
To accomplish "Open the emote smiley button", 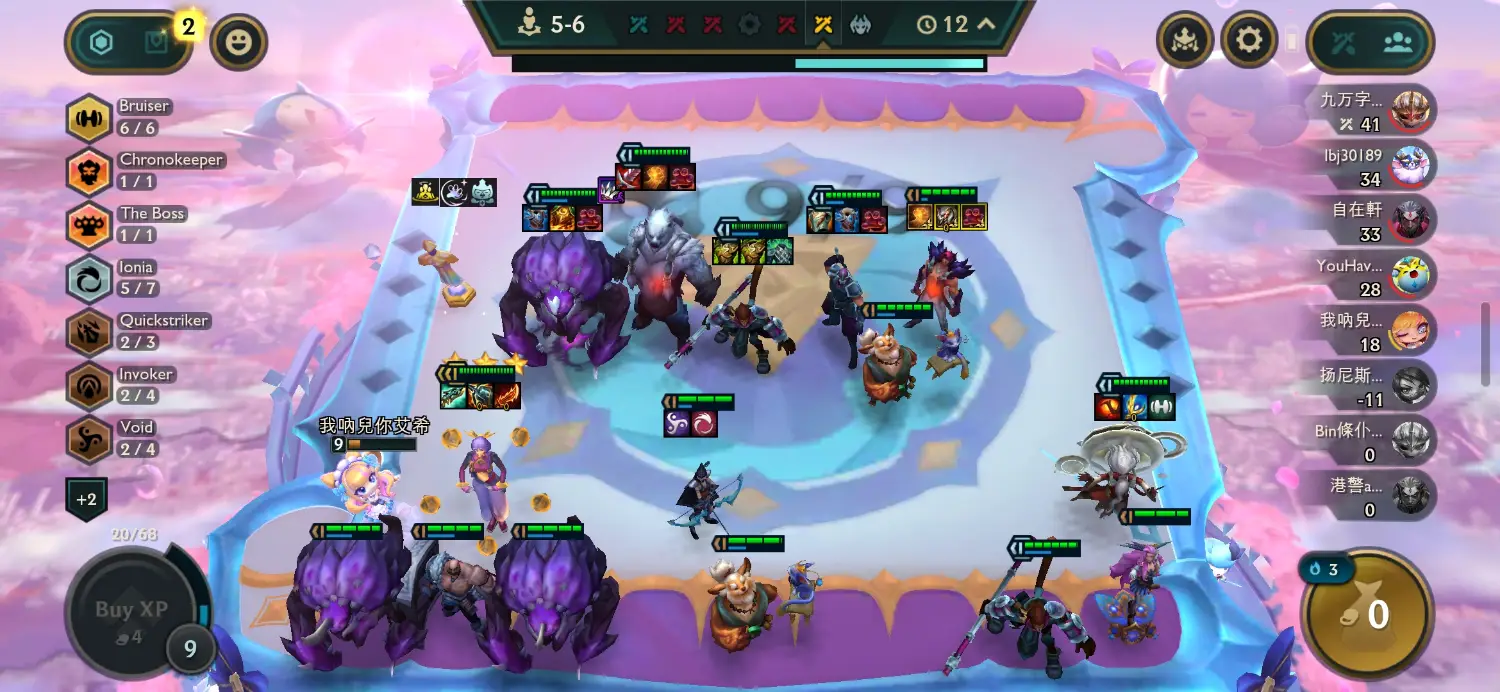I will (239, 42).
